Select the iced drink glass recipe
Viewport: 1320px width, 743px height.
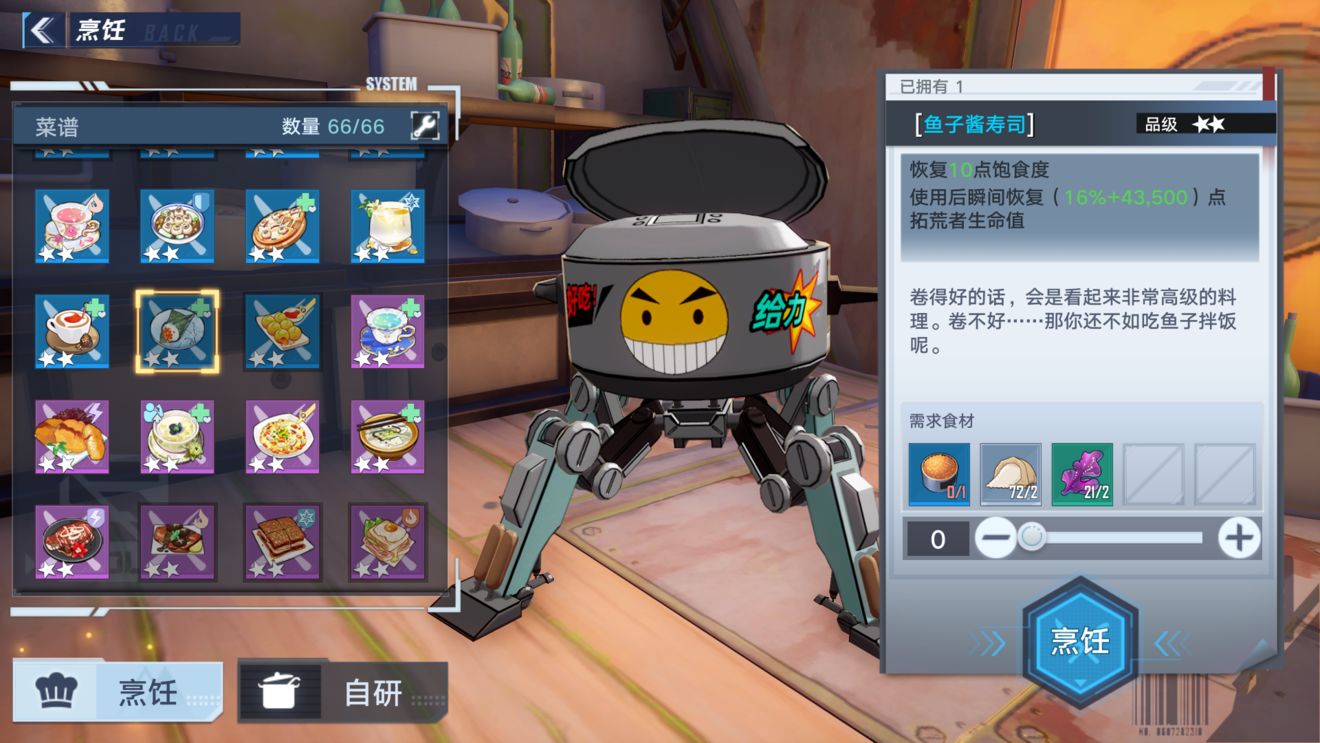pos(387,226)
